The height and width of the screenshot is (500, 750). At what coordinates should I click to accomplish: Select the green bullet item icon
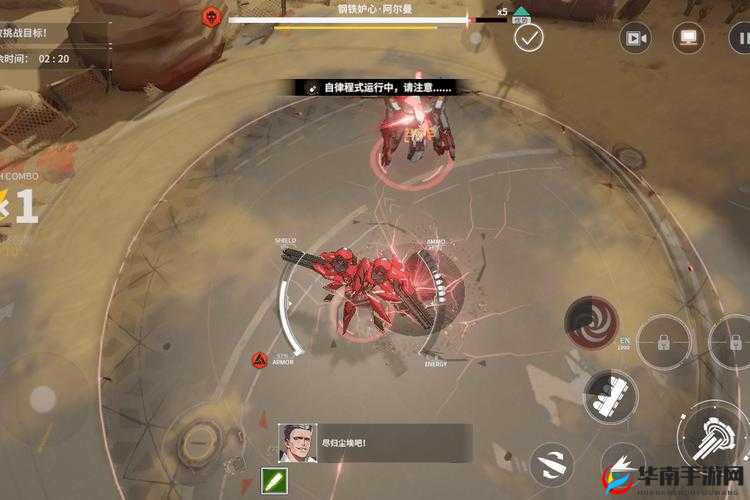[x=273, y=481]
